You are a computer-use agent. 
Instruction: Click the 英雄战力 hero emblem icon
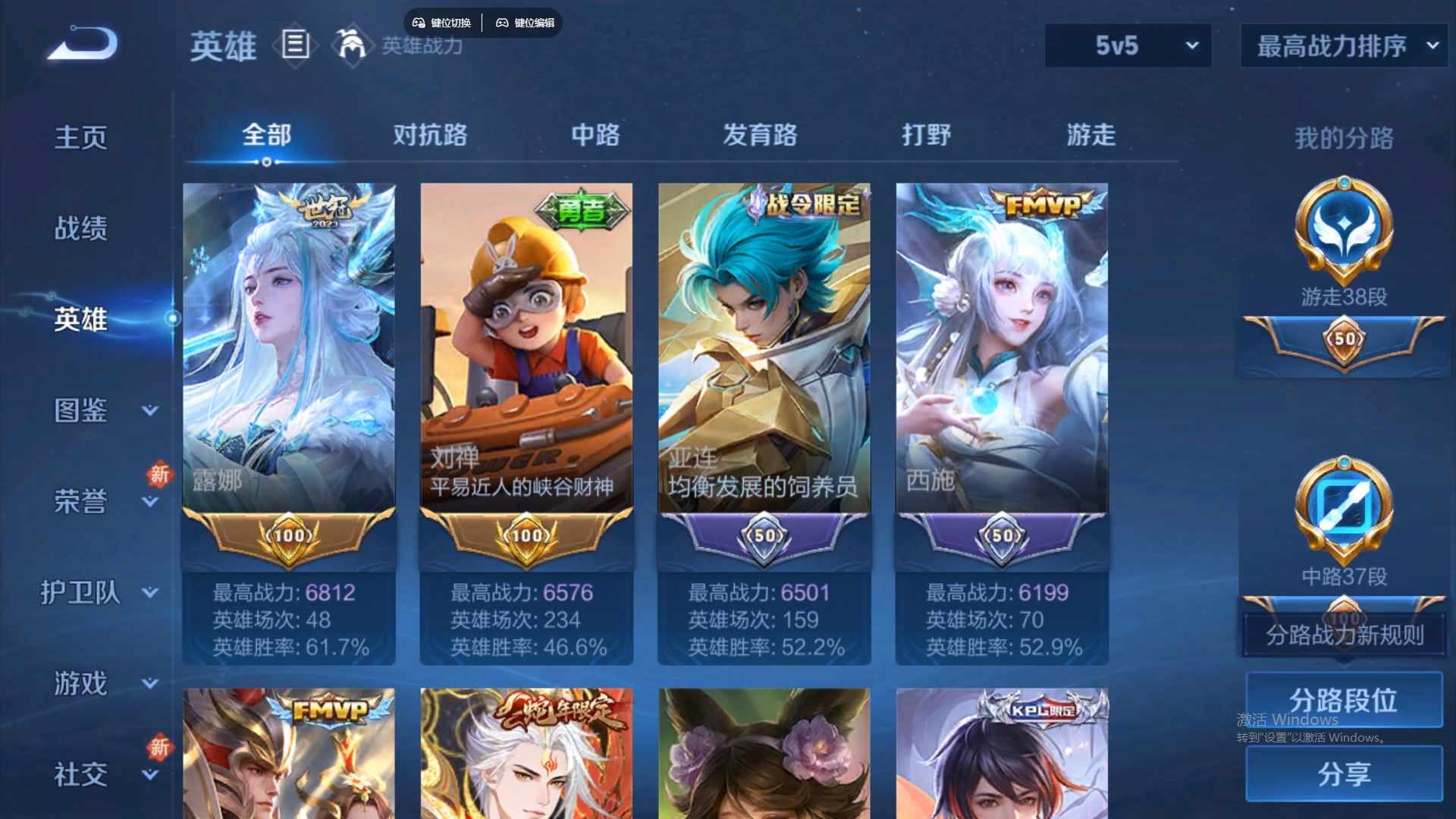pos(351,45)
